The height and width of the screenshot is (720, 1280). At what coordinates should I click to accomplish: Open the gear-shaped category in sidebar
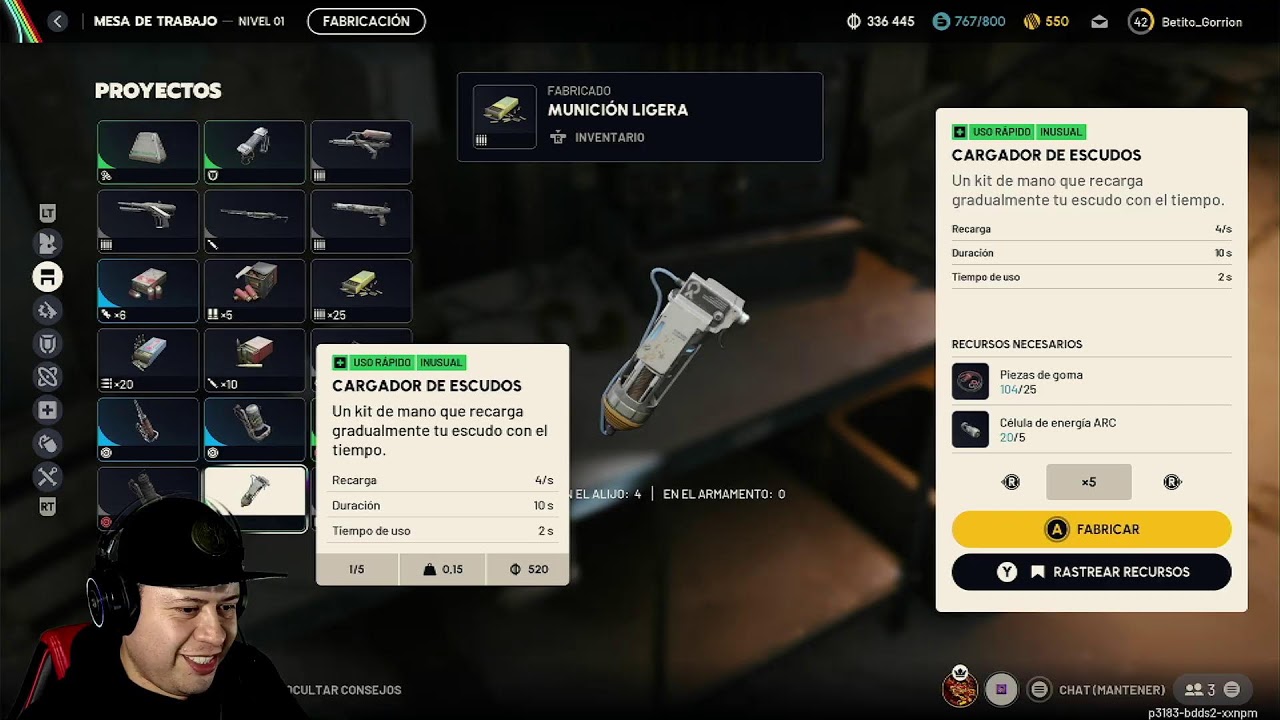[47, 311]
